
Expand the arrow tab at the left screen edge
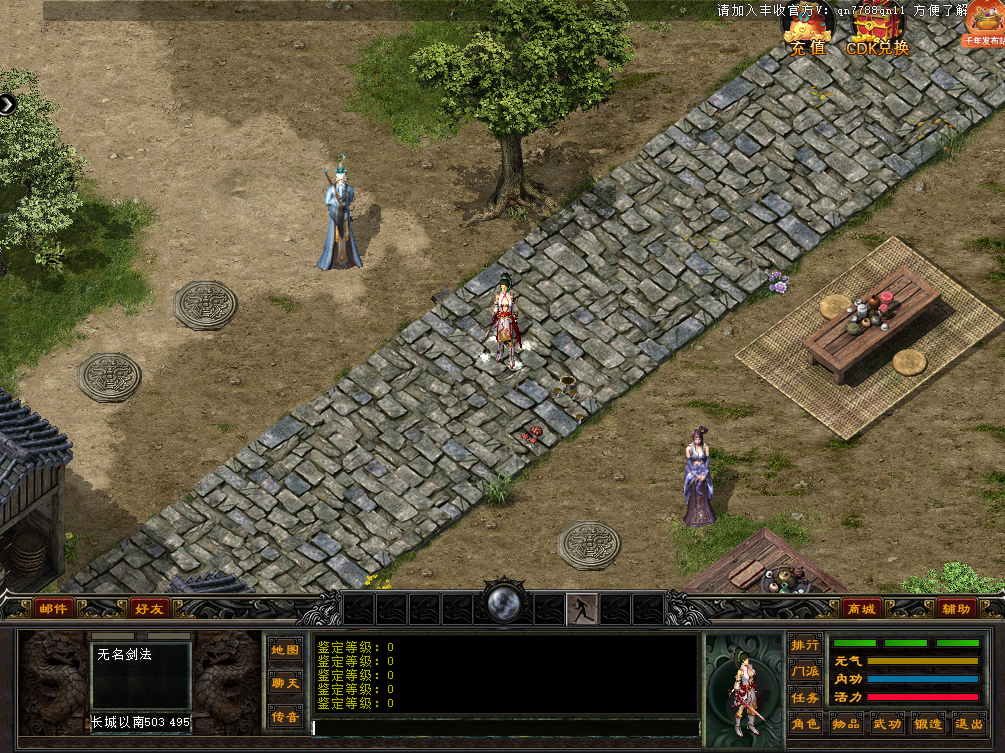(x=7, y=103)
